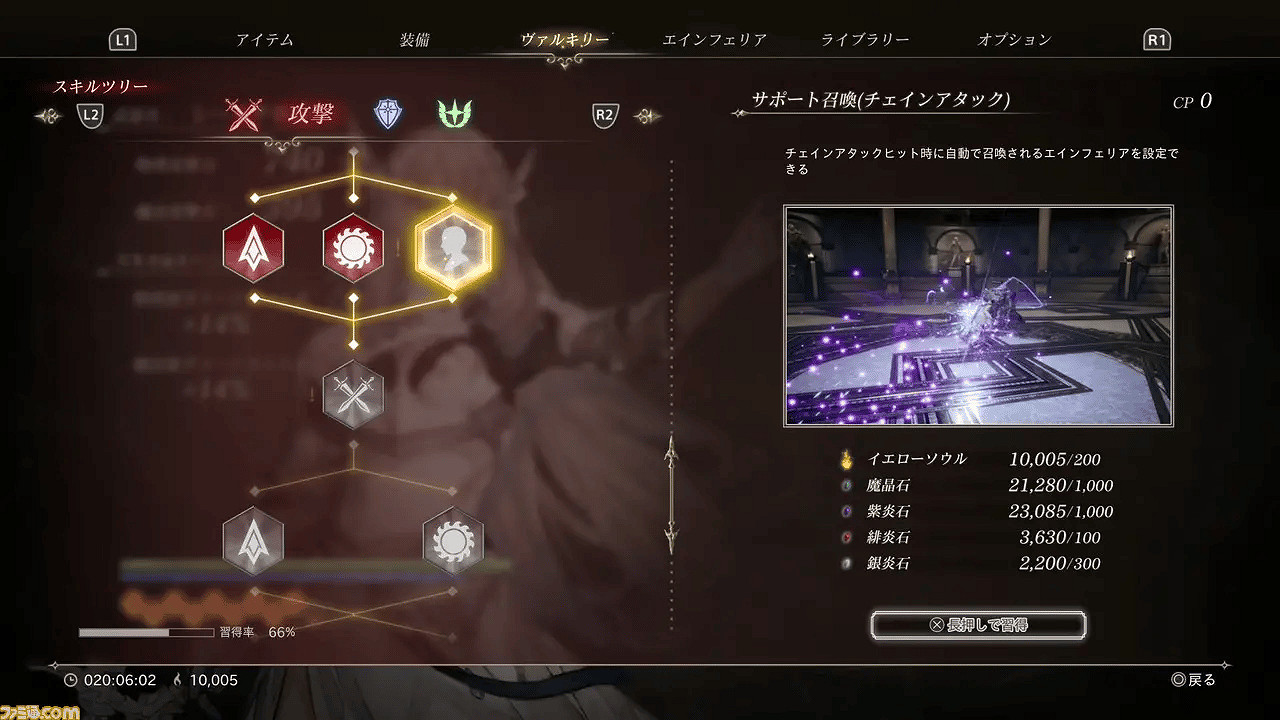Click the red arrowhead skill node

point(254,248)
